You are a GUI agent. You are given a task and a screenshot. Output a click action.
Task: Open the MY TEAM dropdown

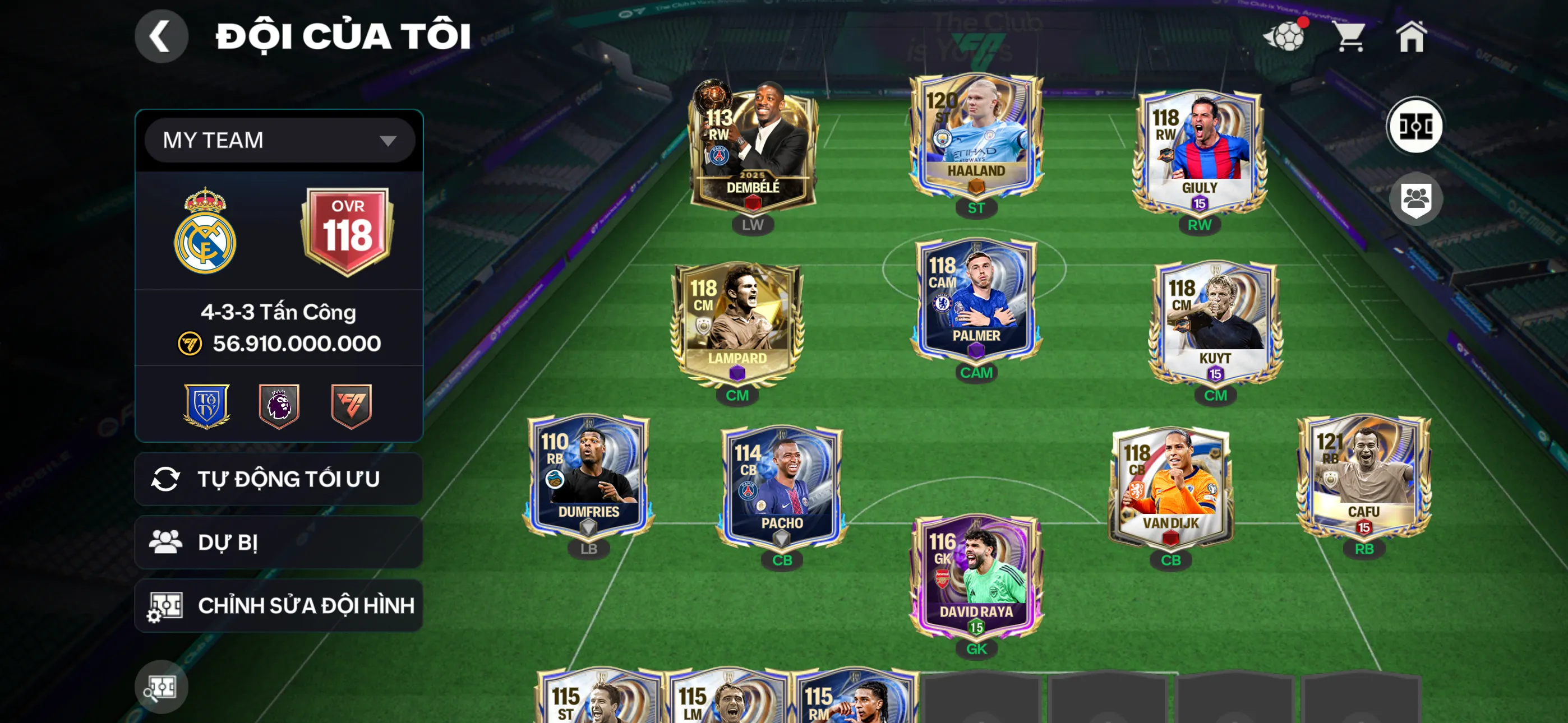(x=279, y=141)
